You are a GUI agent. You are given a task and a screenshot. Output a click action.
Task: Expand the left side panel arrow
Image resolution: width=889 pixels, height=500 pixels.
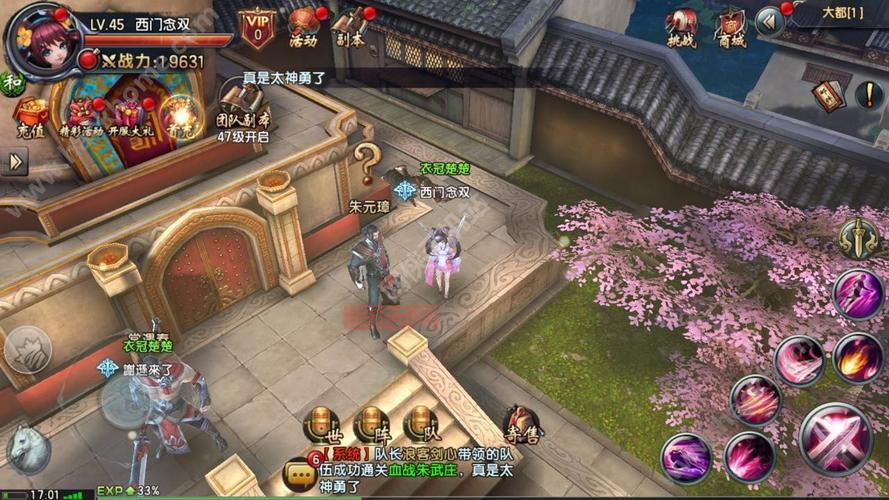coord(14,161)
